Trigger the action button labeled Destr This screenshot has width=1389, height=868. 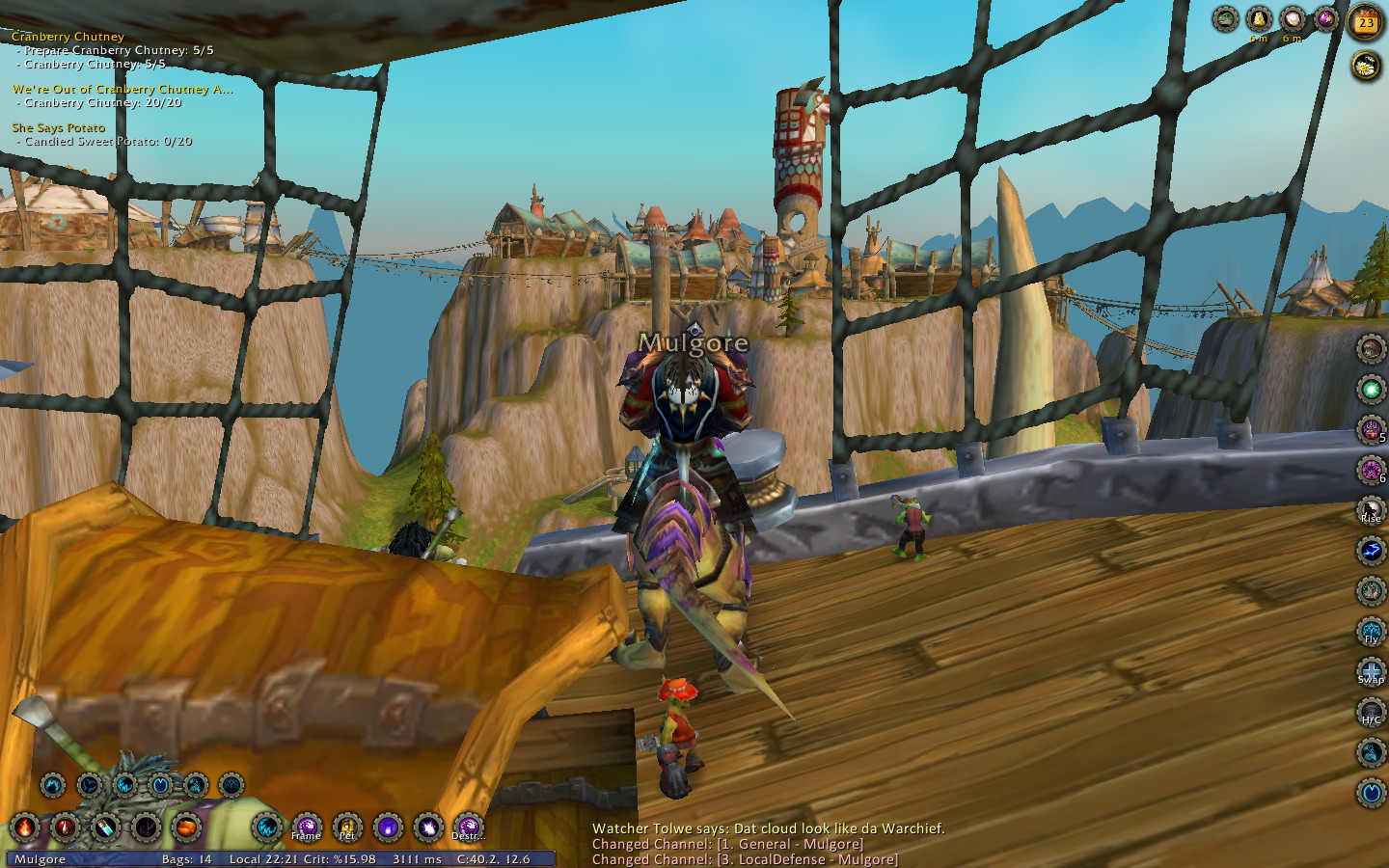coord(468,827)
